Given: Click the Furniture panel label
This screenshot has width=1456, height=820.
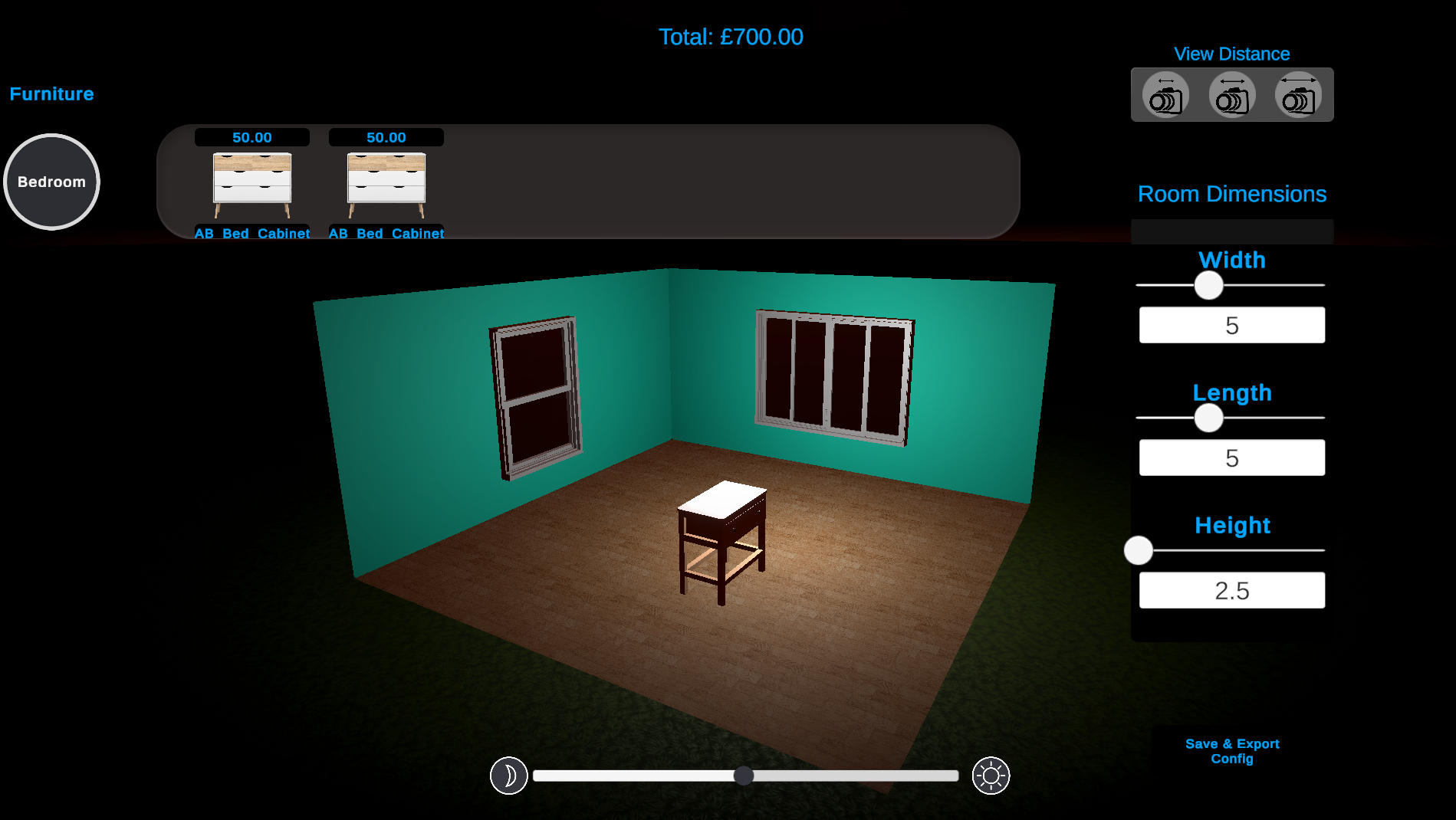Looking at the screenshot, I should point(51,93).
